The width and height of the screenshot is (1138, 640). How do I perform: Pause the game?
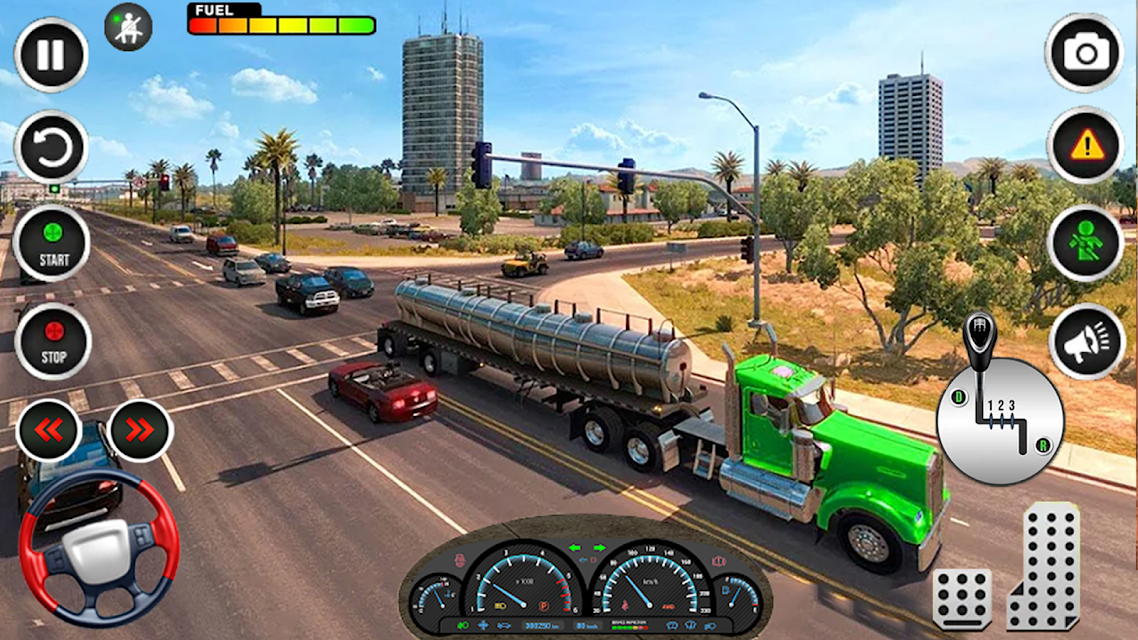51,56
